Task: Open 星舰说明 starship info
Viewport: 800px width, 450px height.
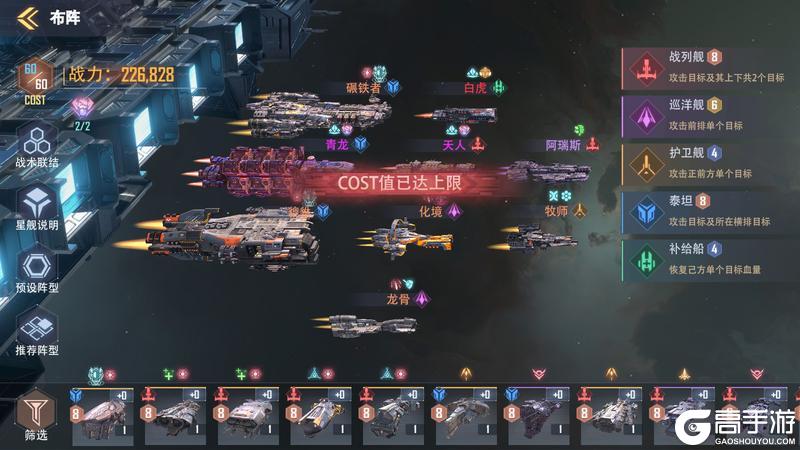Action: [37, 208]
